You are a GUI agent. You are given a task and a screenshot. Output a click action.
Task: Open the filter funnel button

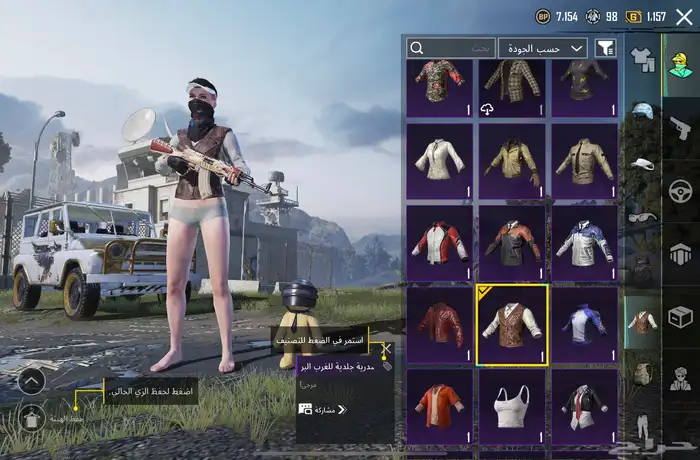pos(605,47)
